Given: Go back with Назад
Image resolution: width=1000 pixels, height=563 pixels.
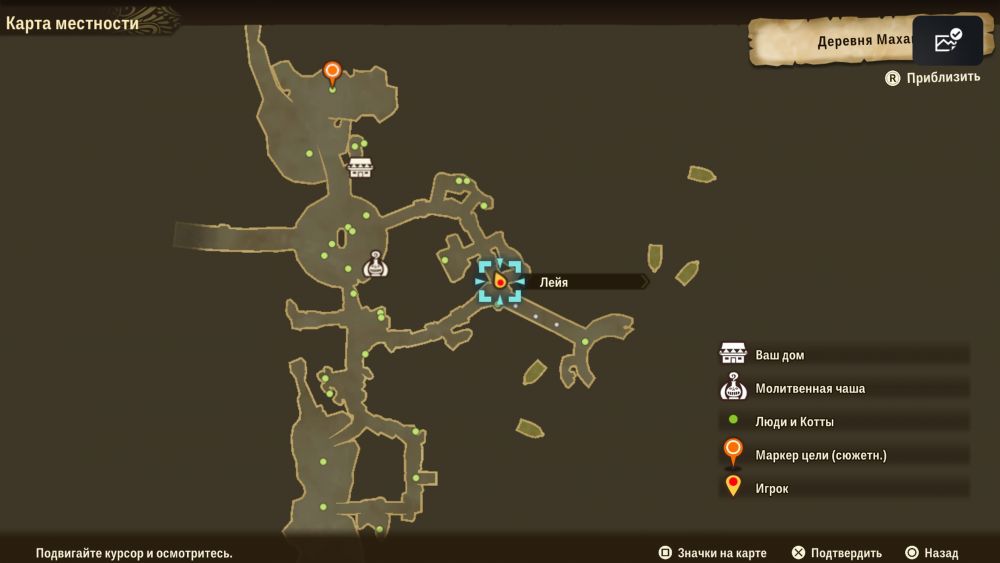Looking at the screenshot, I should pos(932,553).
